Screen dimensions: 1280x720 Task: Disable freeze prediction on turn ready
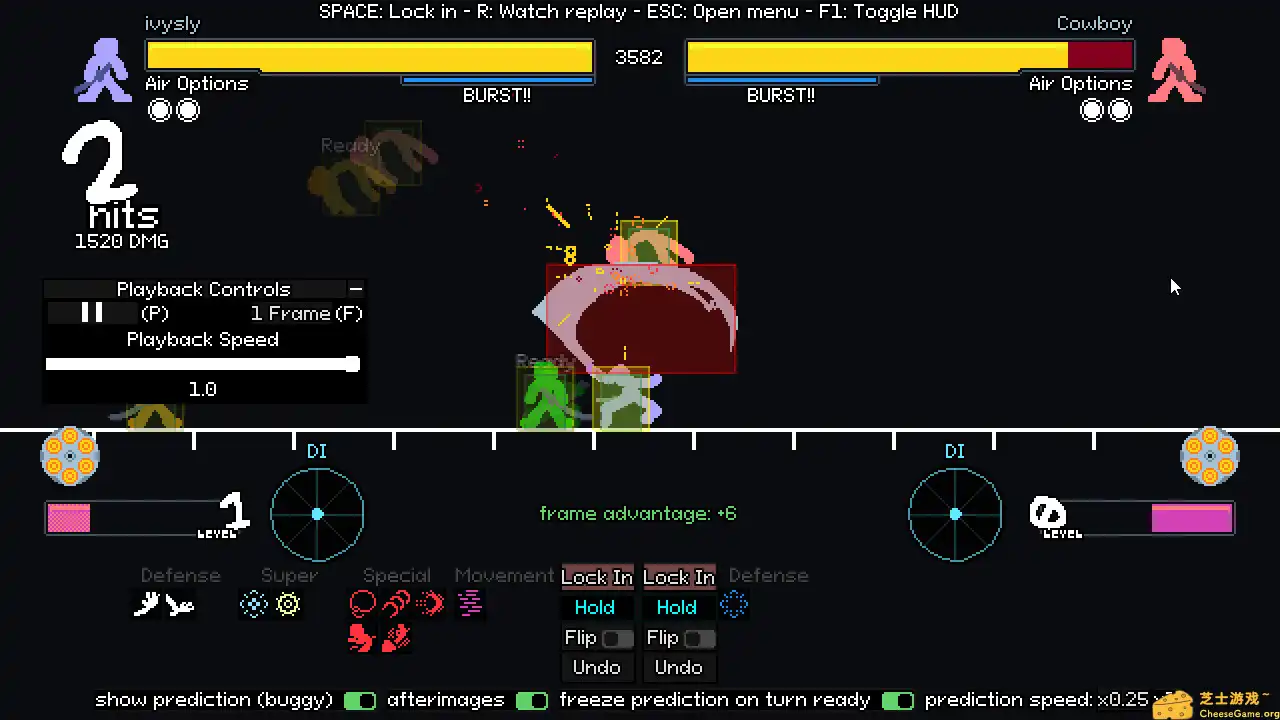pos(897,700)
